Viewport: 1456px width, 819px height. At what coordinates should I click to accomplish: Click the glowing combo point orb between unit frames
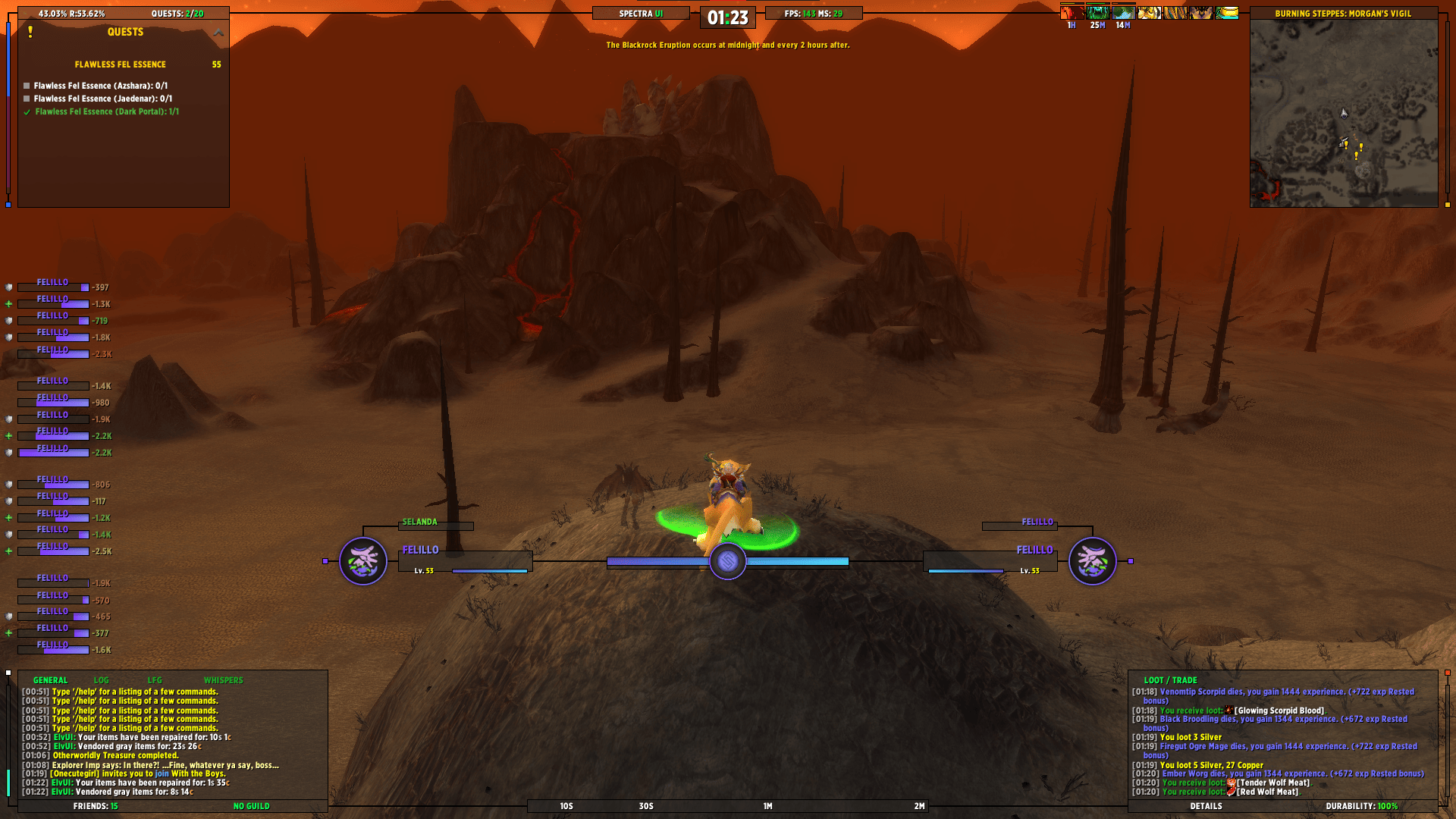tap(727, 562)
